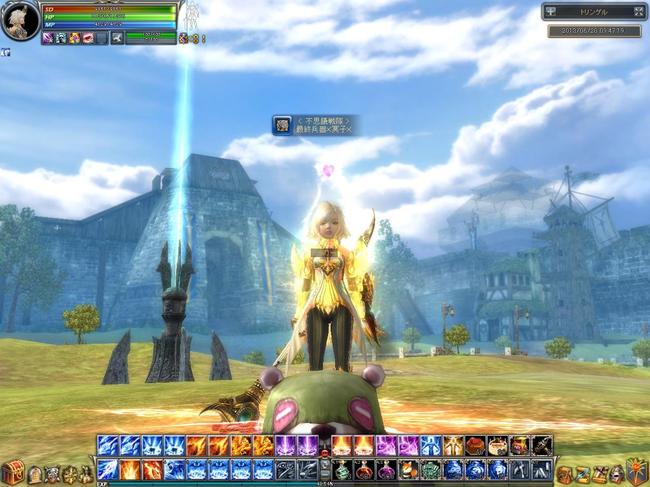The image size is (650, 487).
Task: Select the lips buff status icon
Action: coord(88,38)
